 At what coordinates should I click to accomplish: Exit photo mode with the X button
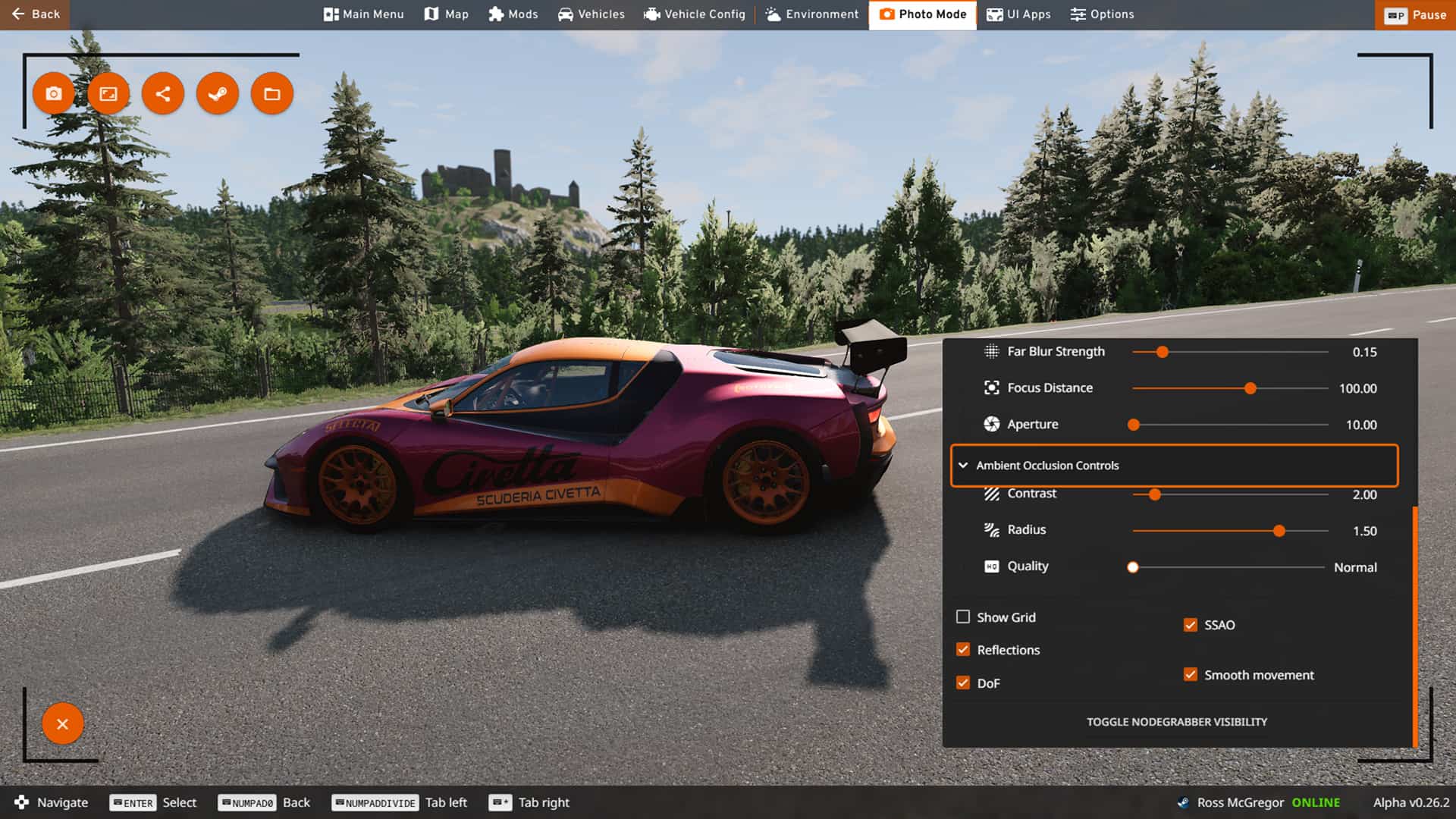pyautogui.click(x=63, y=723)
